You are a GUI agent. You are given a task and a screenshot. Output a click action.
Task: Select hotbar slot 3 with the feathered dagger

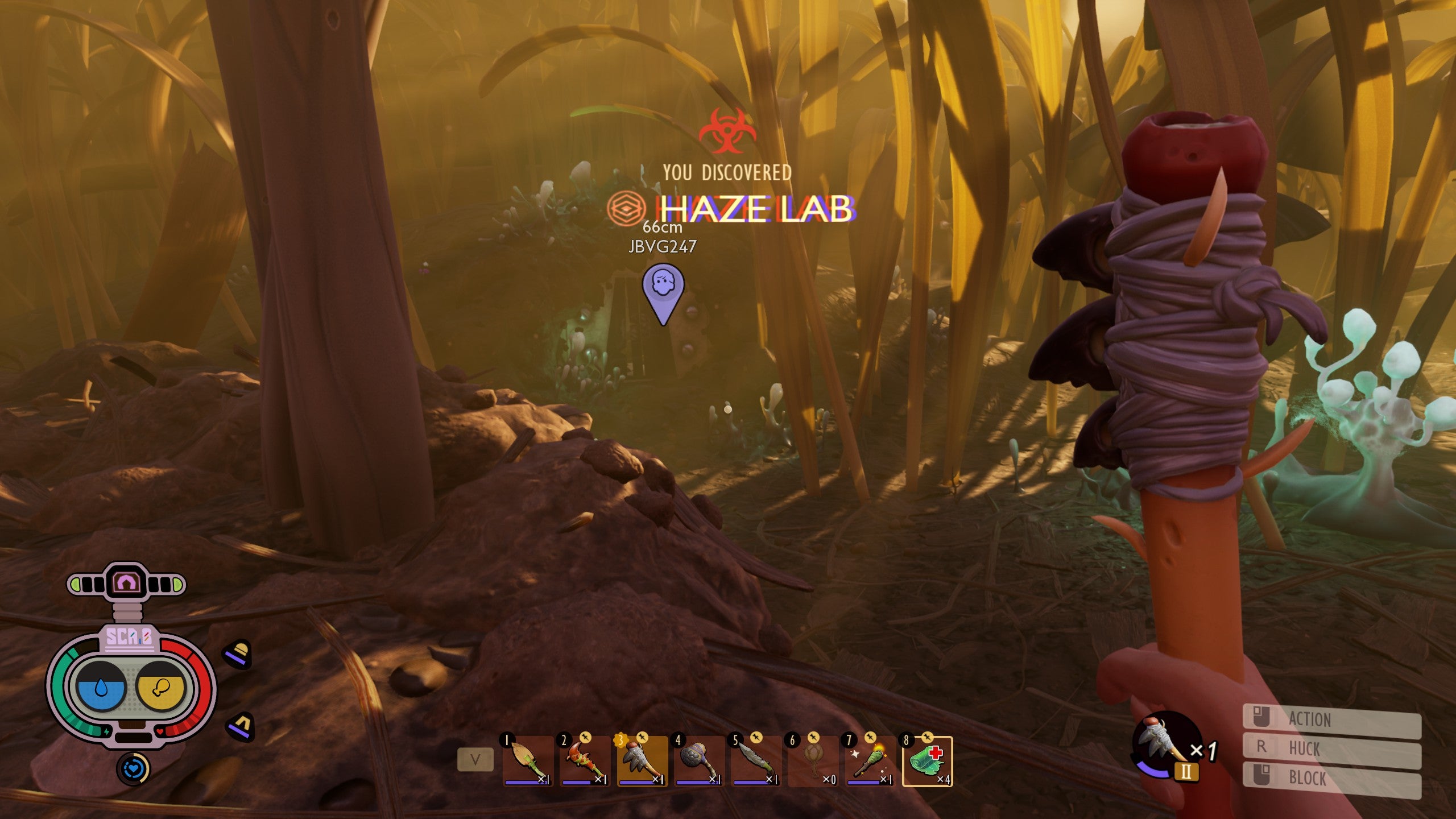[640, 759]
